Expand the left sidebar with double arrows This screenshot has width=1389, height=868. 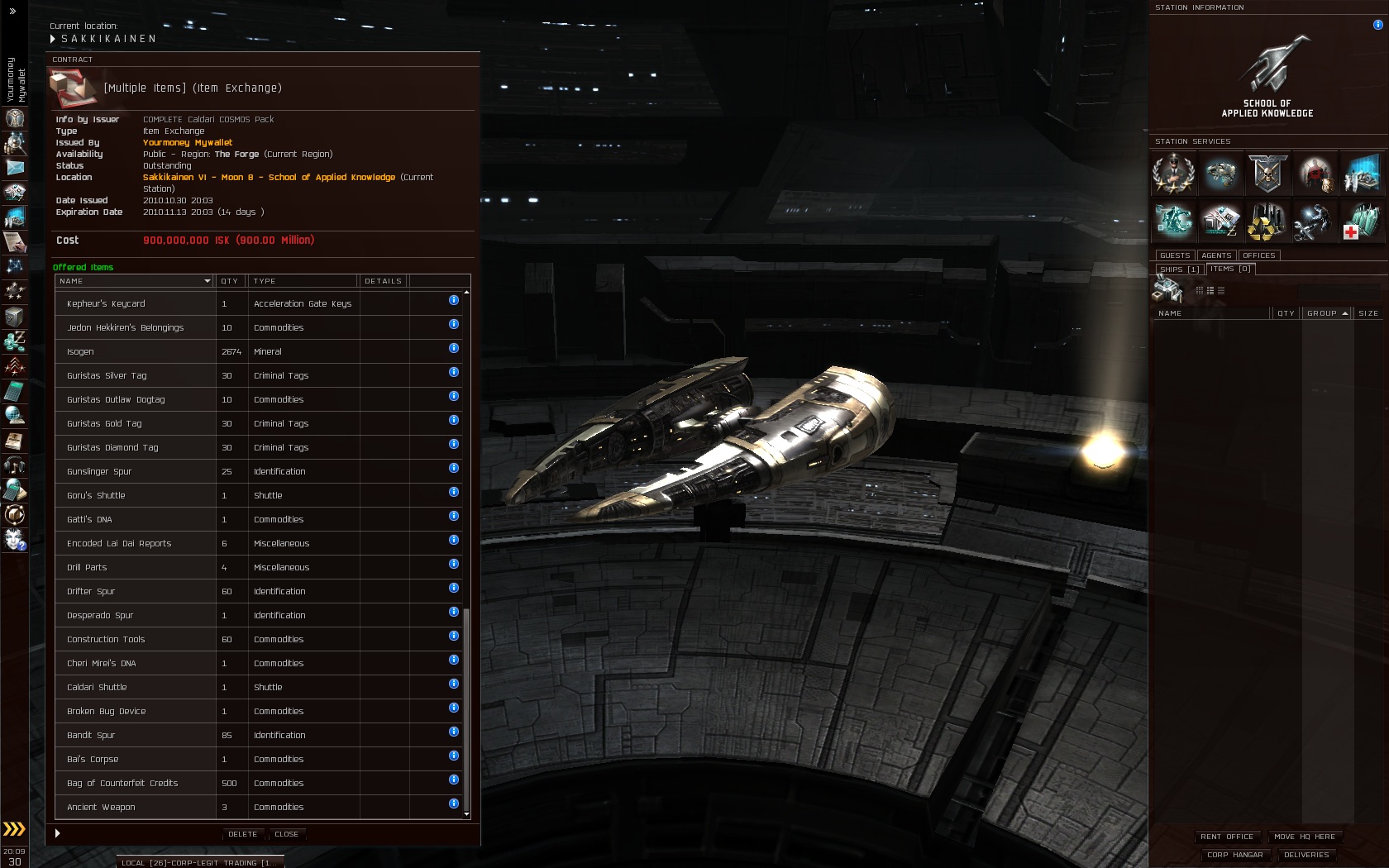[12, 11]
